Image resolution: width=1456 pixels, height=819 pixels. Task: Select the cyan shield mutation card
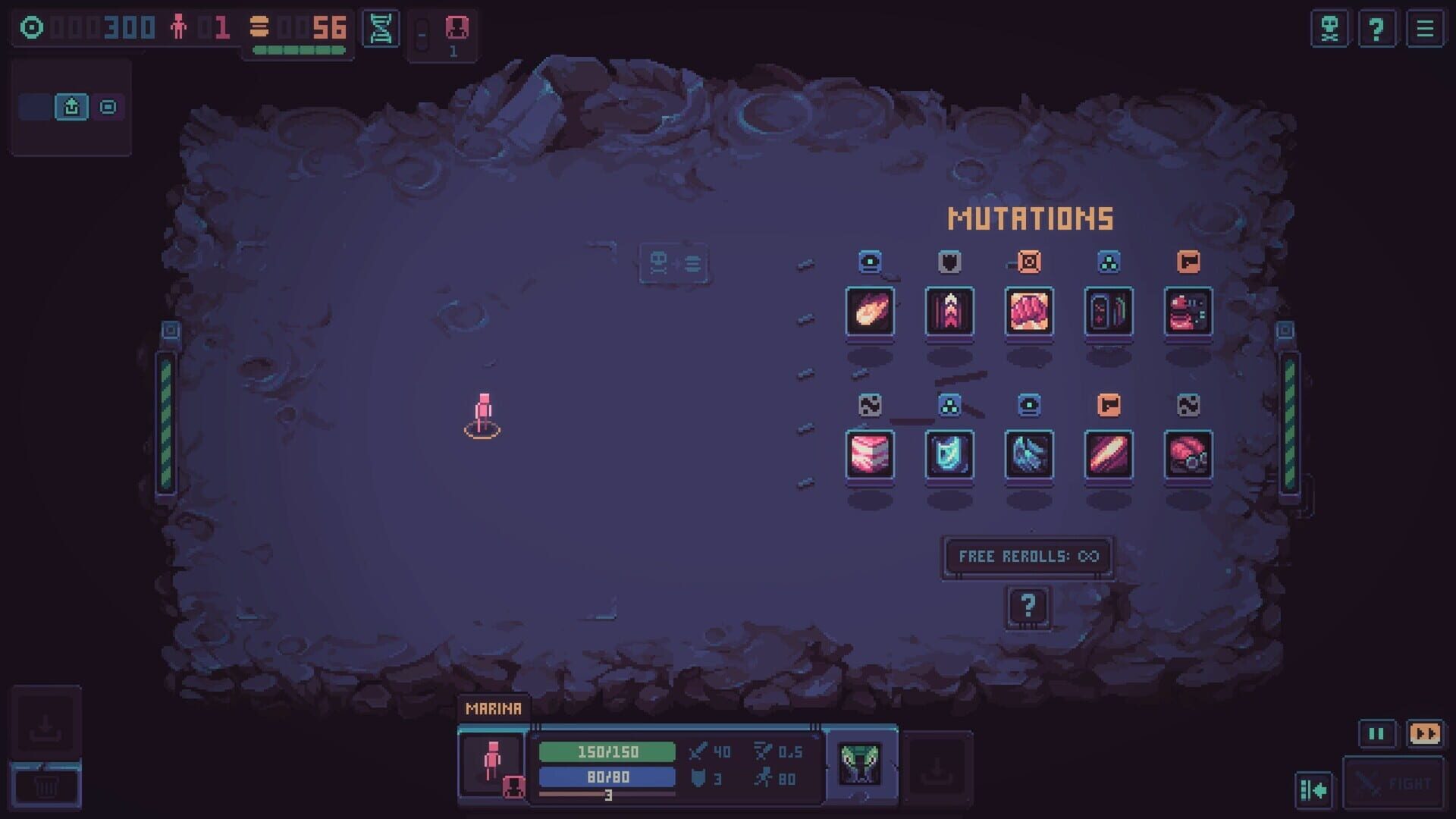949,455
